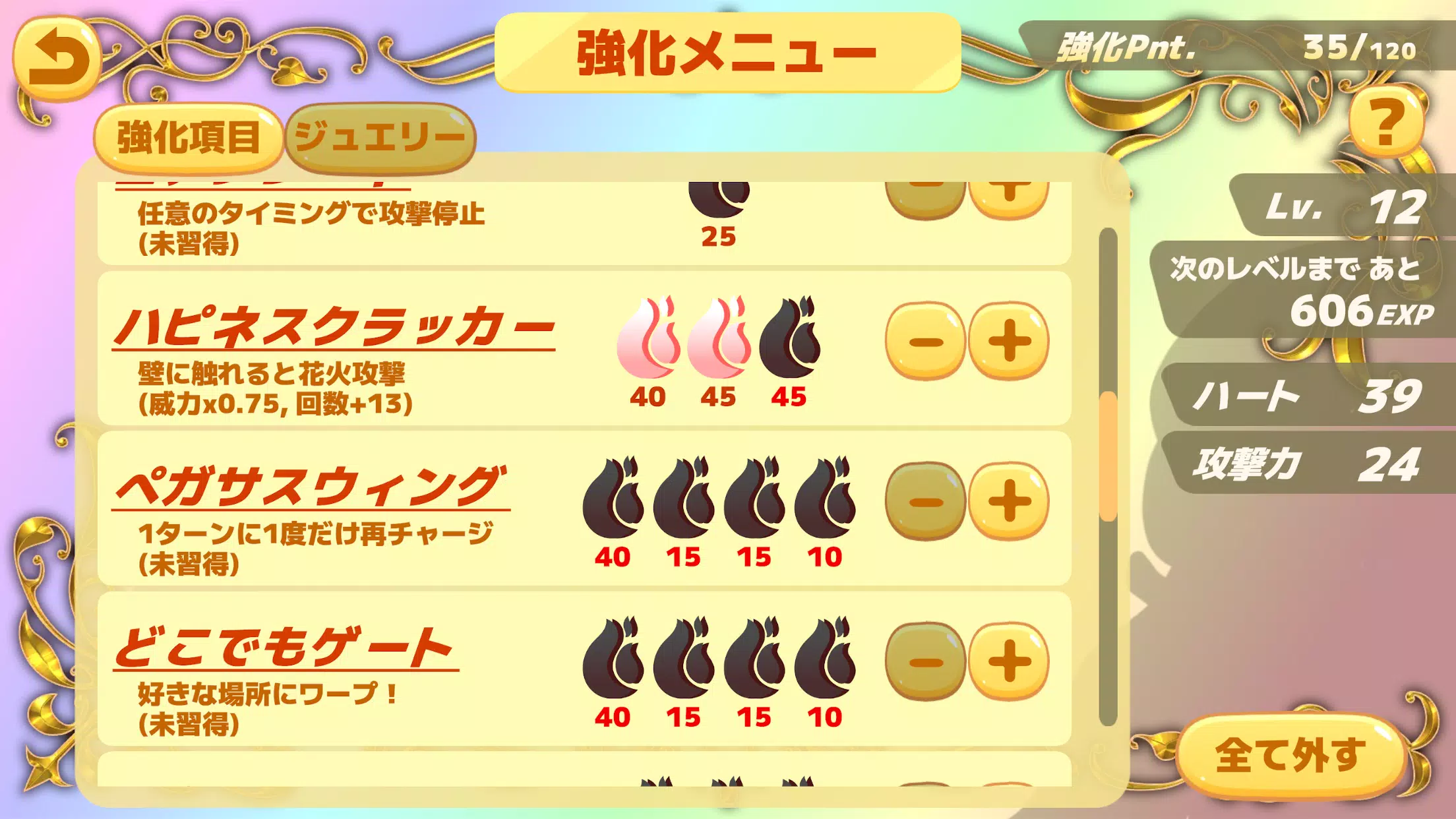Open the help question mark icon
The width and height of the screenshot is (1456, 819).
tap(1387, 124)
